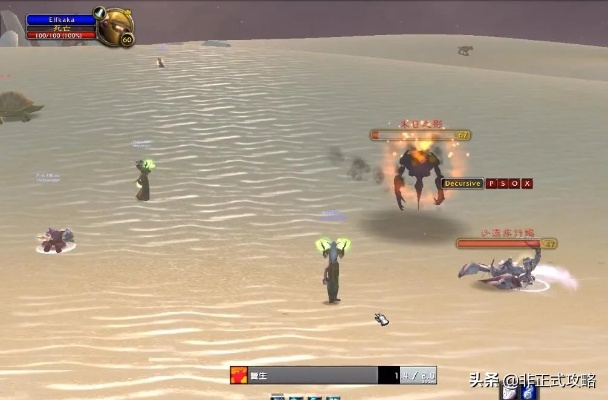Click the Decursive P button
Image resolution: width=608 pixels, height=400 pixels.
491,184
